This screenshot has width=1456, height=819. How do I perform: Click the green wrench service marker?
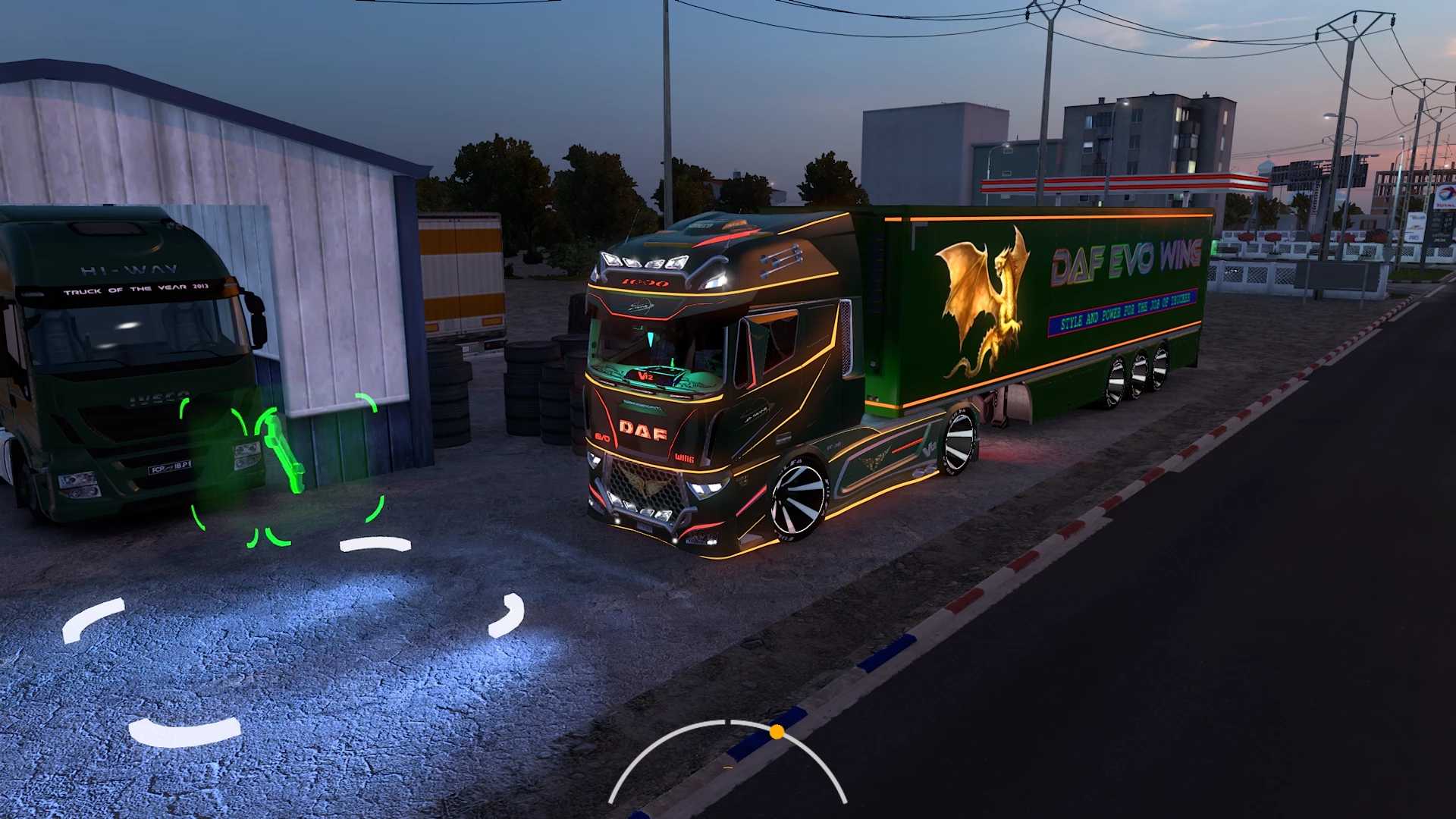(282, 450)
